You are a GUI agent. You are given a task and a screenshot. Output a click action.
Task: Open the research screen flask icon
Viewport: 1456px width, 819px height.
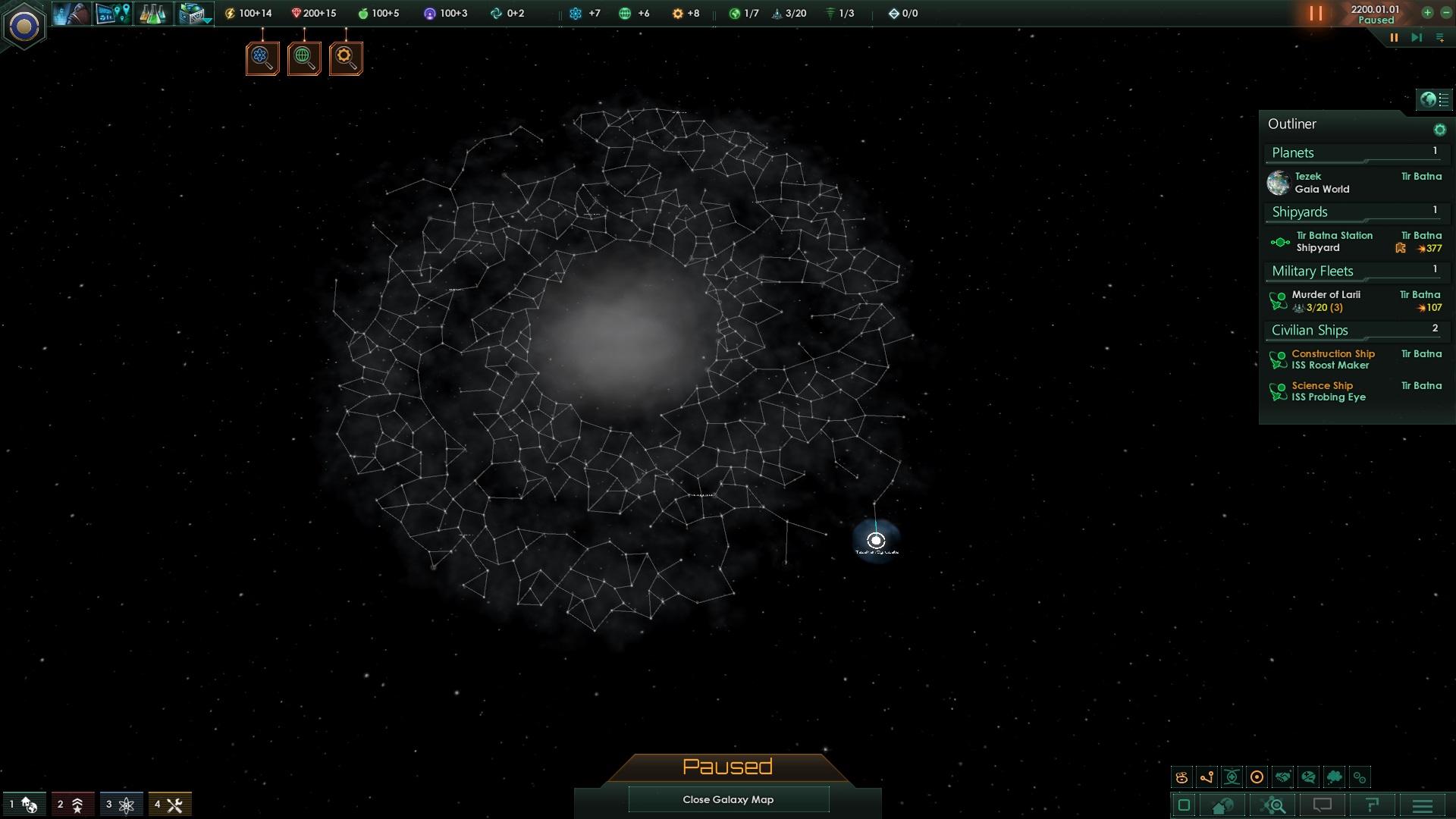click(x=152, y=13)
